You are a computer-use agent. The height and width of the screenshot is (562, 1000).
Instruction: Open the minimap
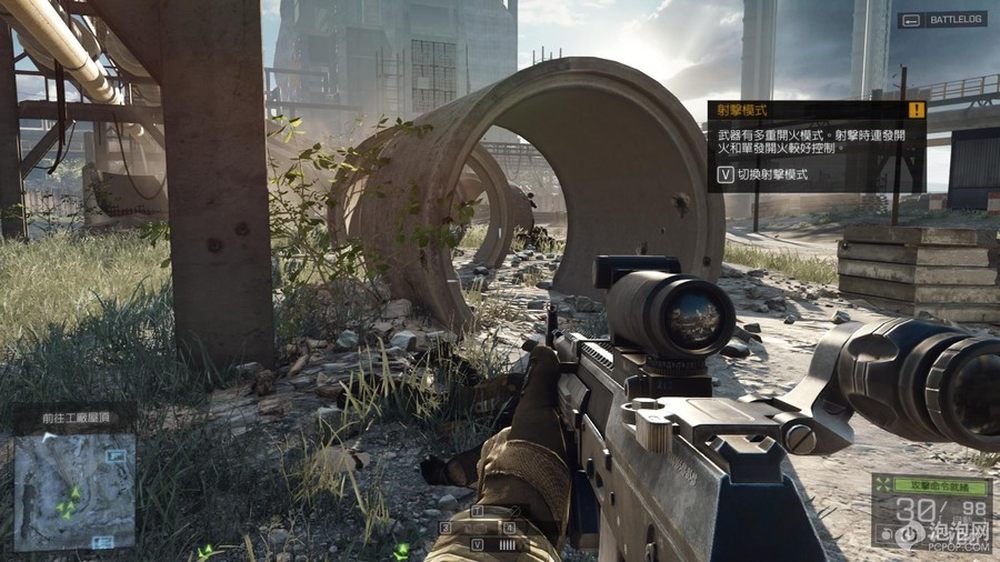(75, 491)
